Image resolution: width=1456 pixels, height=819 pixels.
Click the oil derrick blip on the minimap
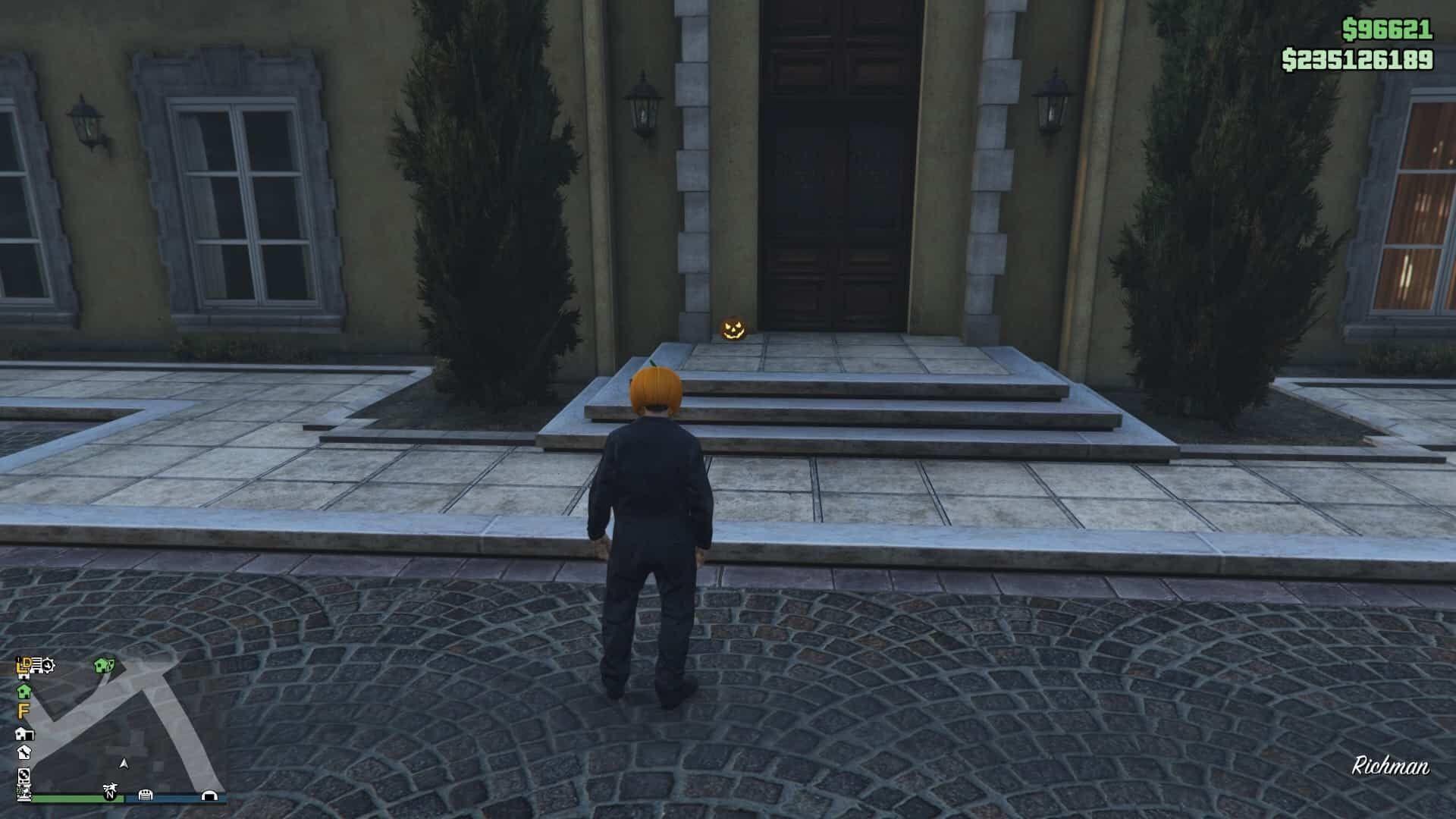click(x=24, y=793)
